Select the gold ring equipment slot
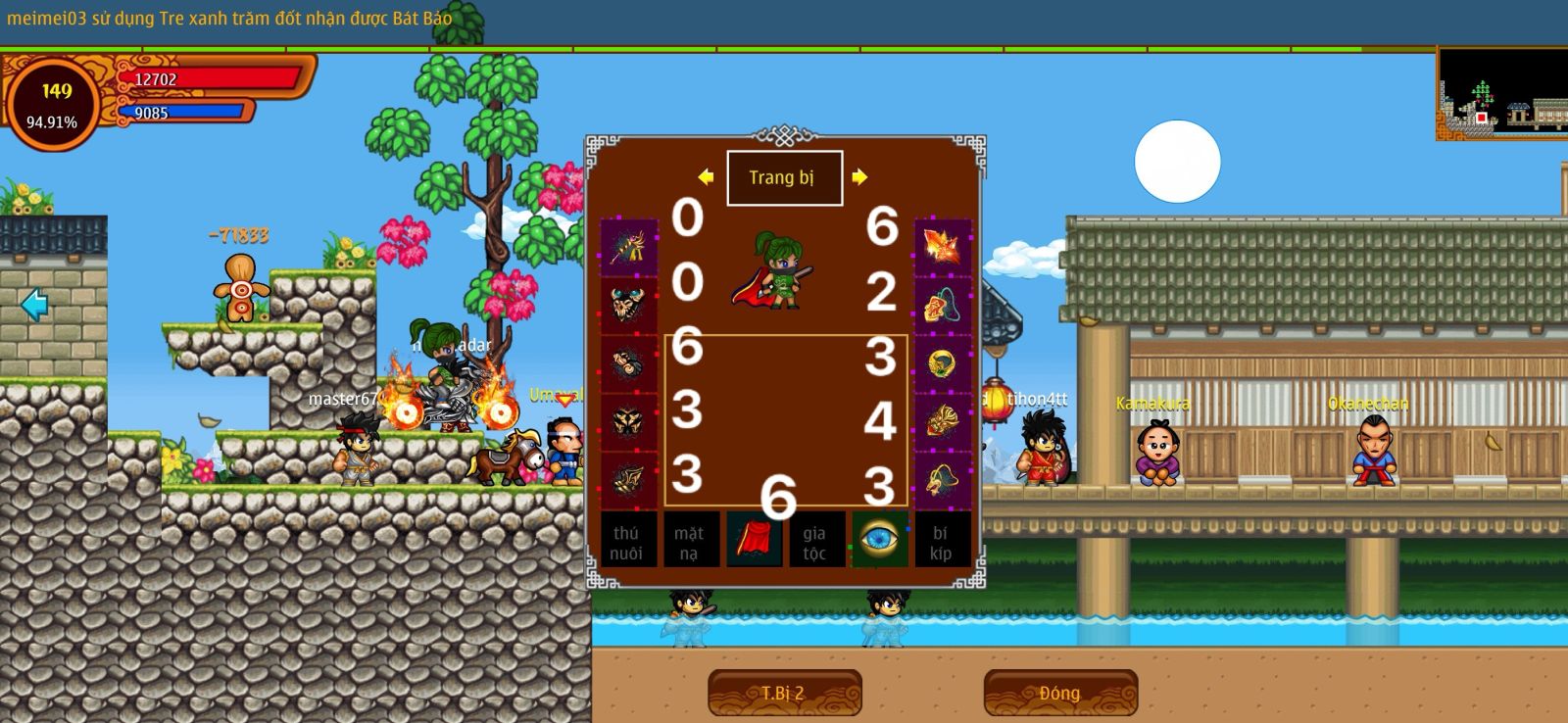 coord(942,363)
